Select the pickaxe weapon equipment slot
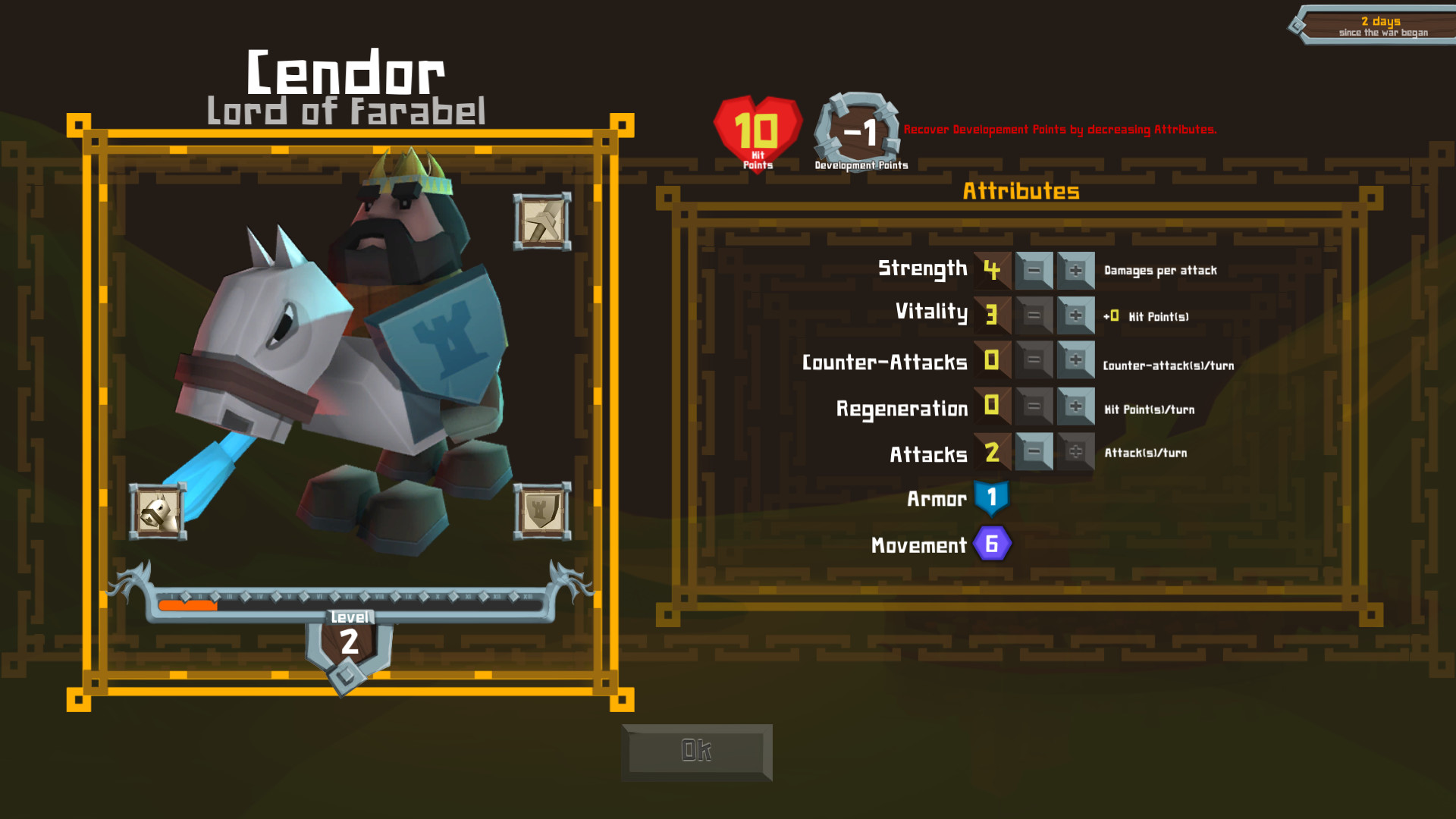The image size is (1456, 819). click(542, 221)
